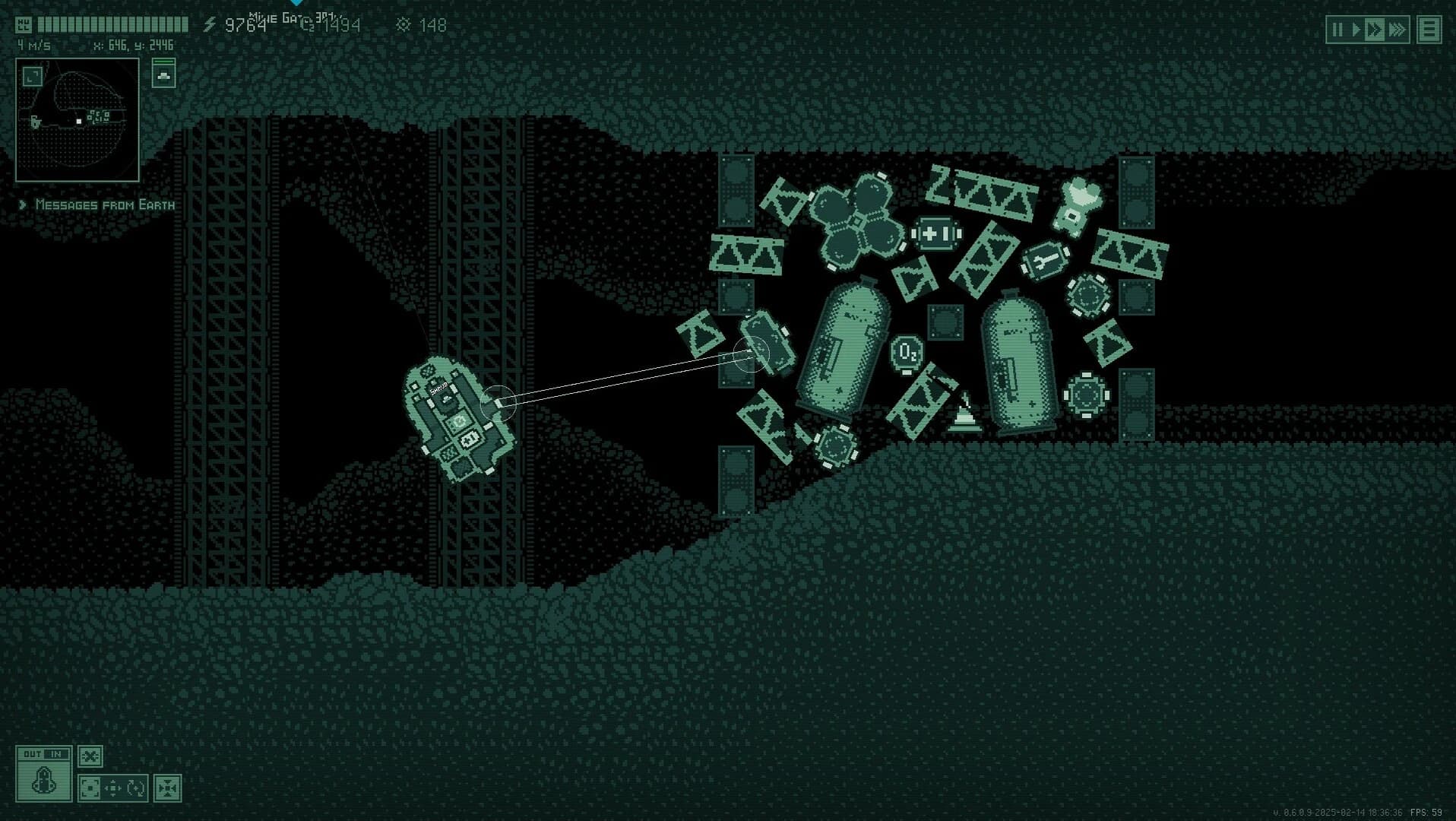Click the sun light counter icon
Image resolution: width=1456 pixels, height=821 pixels.
(x=404, y=25)
